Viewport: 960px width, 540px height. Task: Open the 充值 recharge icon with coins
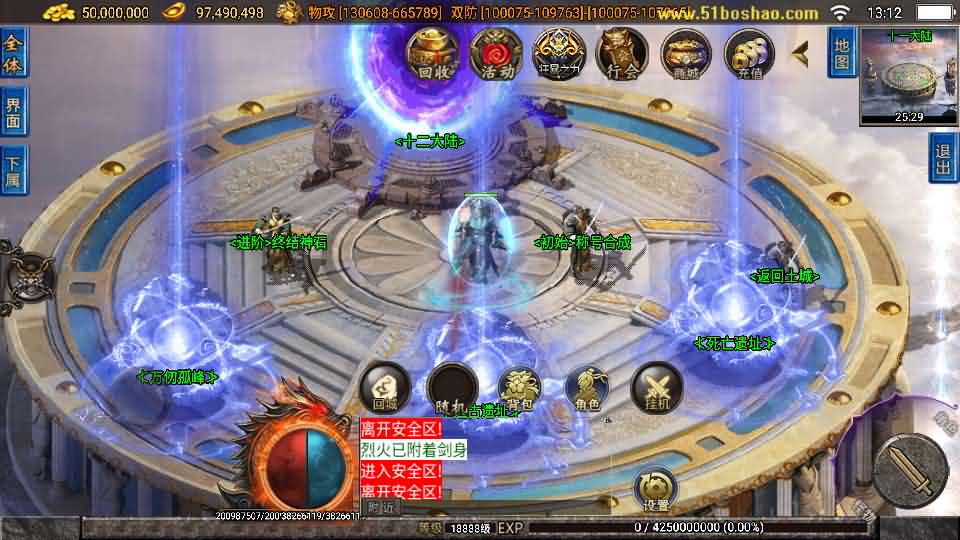[749, 54]
